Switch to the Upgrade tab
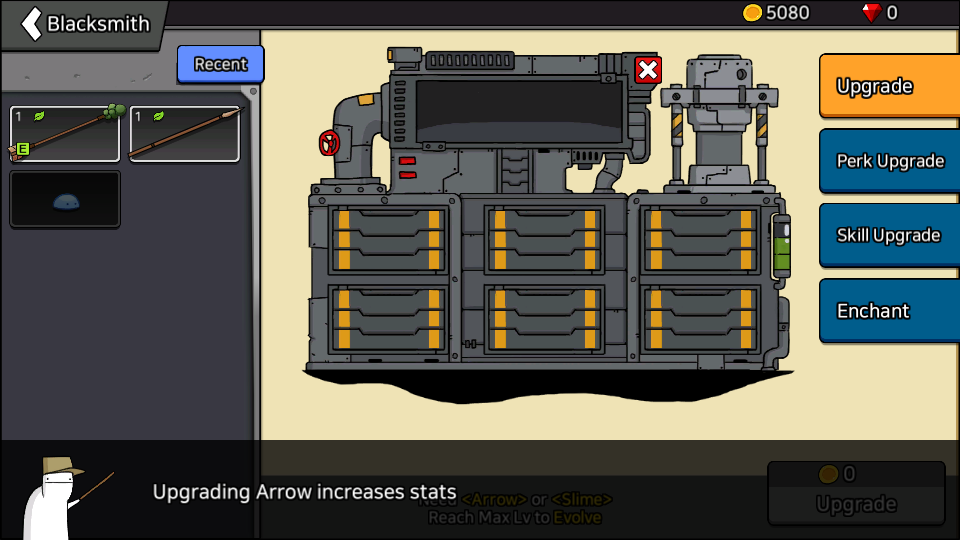Viewport: 960px width, 540px height. pos(888,86)
